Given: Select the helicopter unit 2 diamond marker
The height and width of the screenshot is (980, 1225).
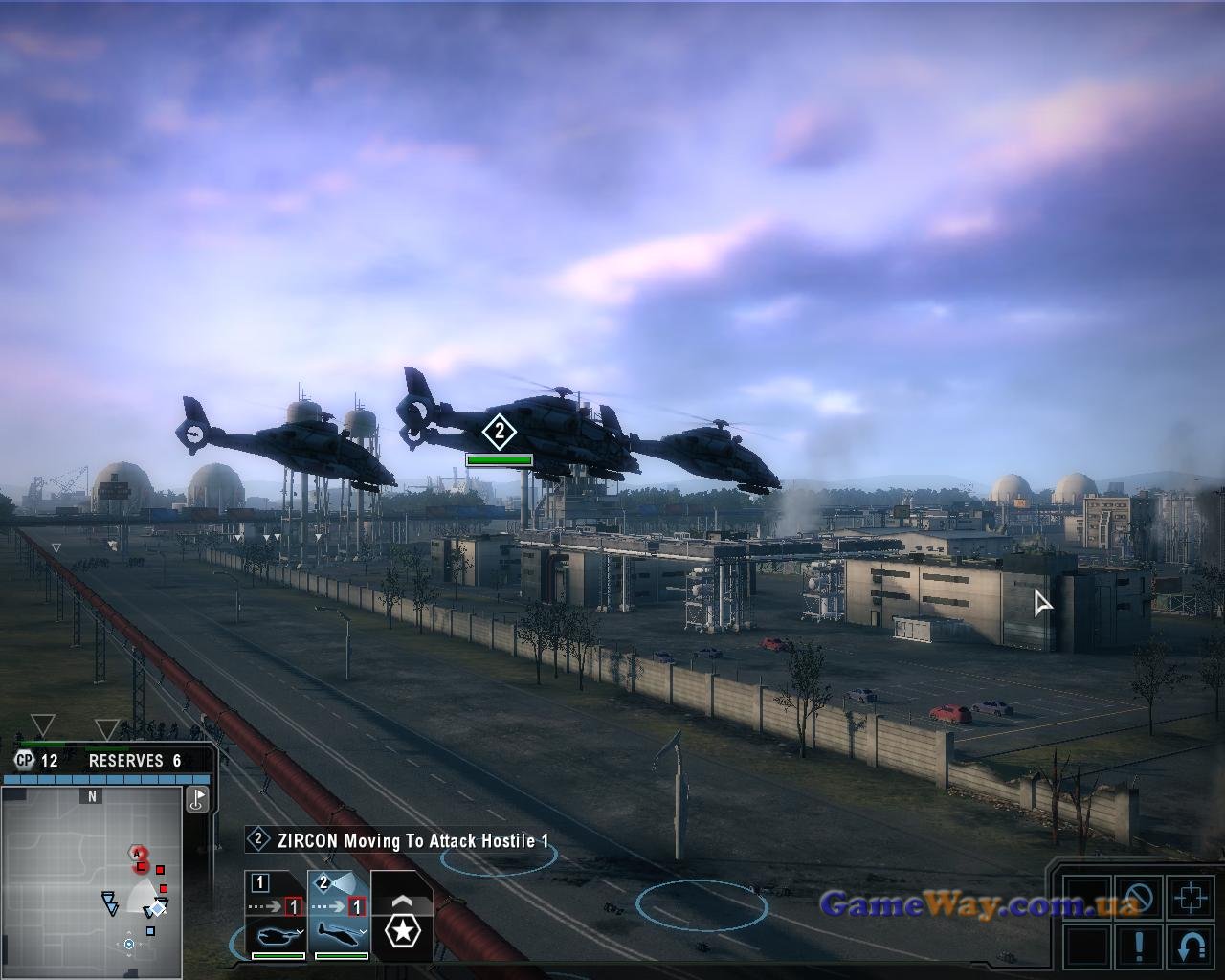Looking at the screenshot, I should (499, 432).
